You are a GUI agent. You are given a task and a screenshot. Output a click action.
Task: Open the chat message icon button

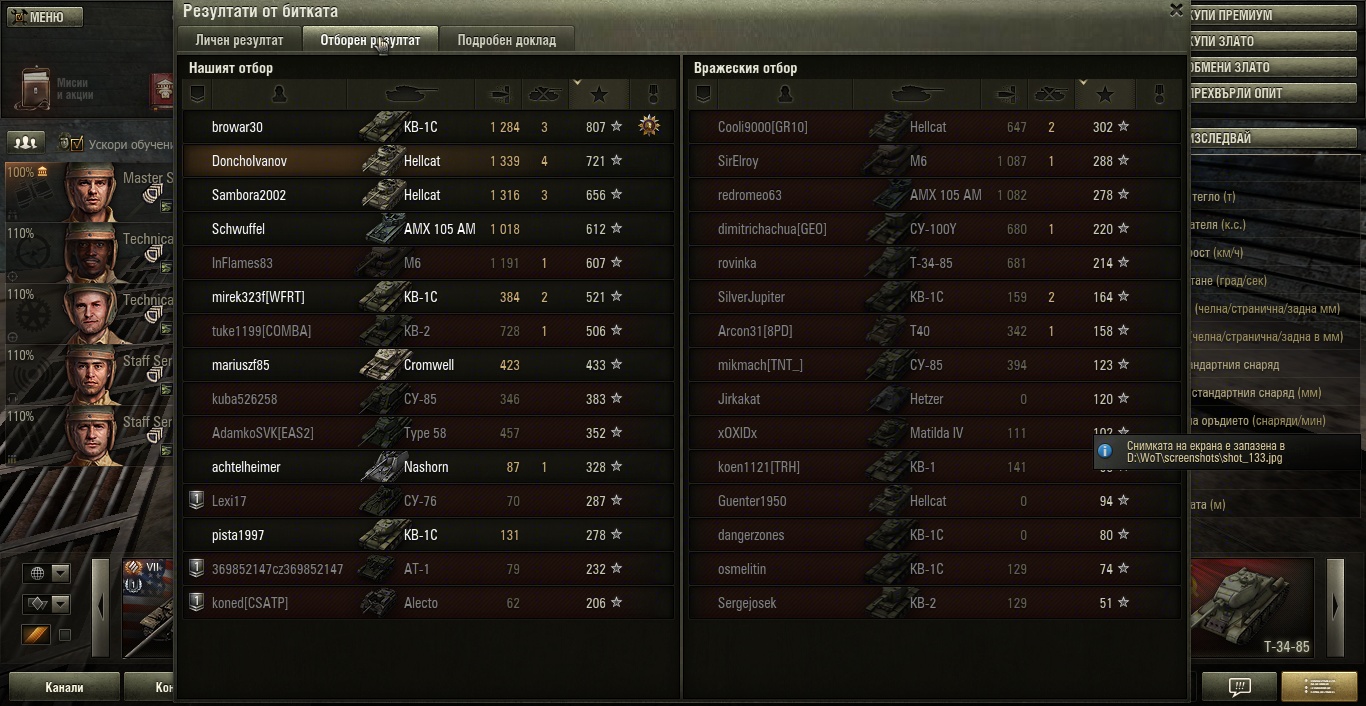coord(1239,687)
